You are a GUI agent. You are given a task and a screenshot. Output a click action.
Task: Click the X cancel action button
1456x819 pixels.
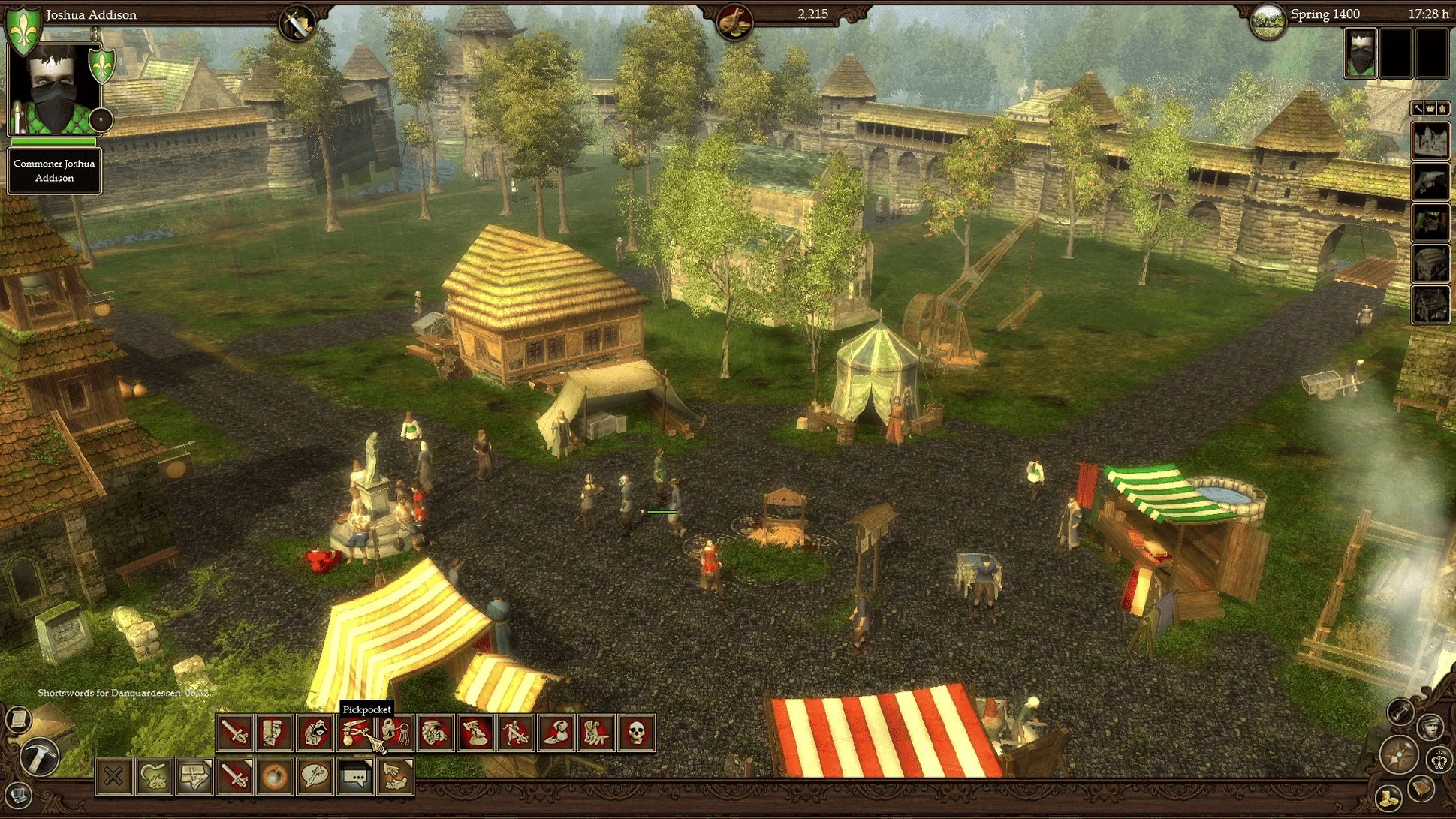(113, 776)
